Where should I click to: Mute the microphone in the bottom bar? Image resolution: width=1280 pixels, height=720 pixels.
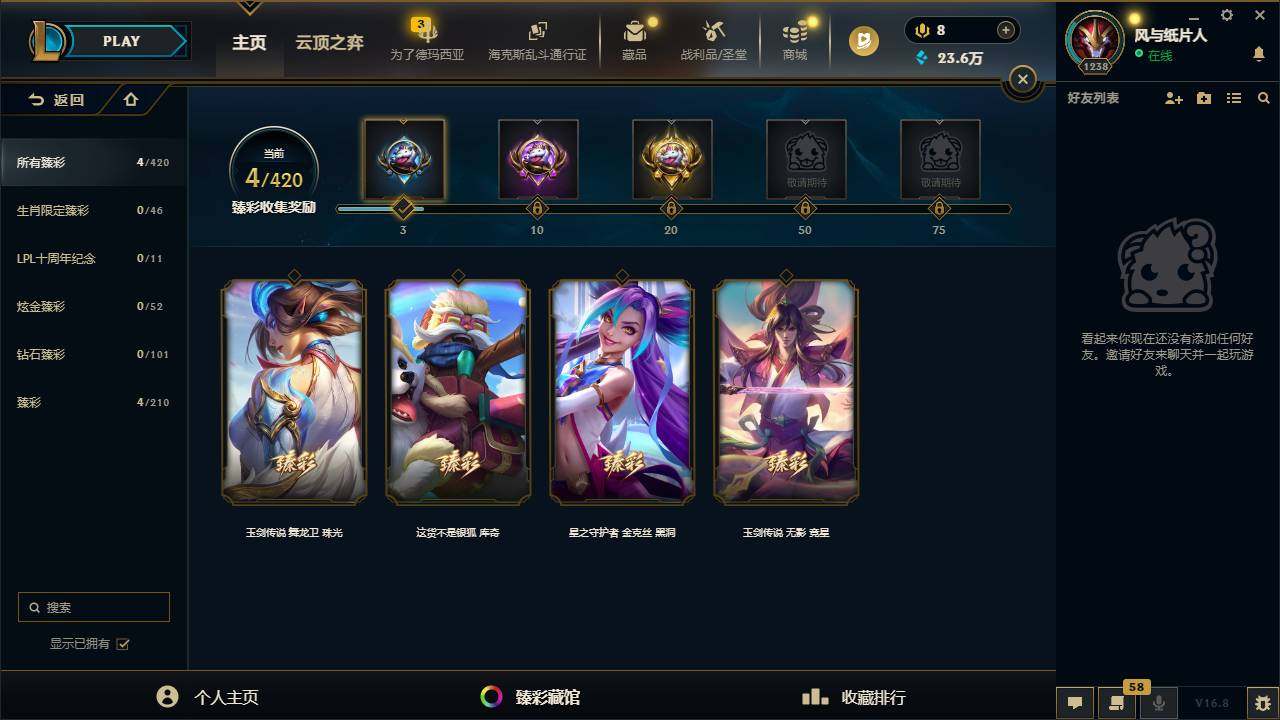[x=1160, y=703]
